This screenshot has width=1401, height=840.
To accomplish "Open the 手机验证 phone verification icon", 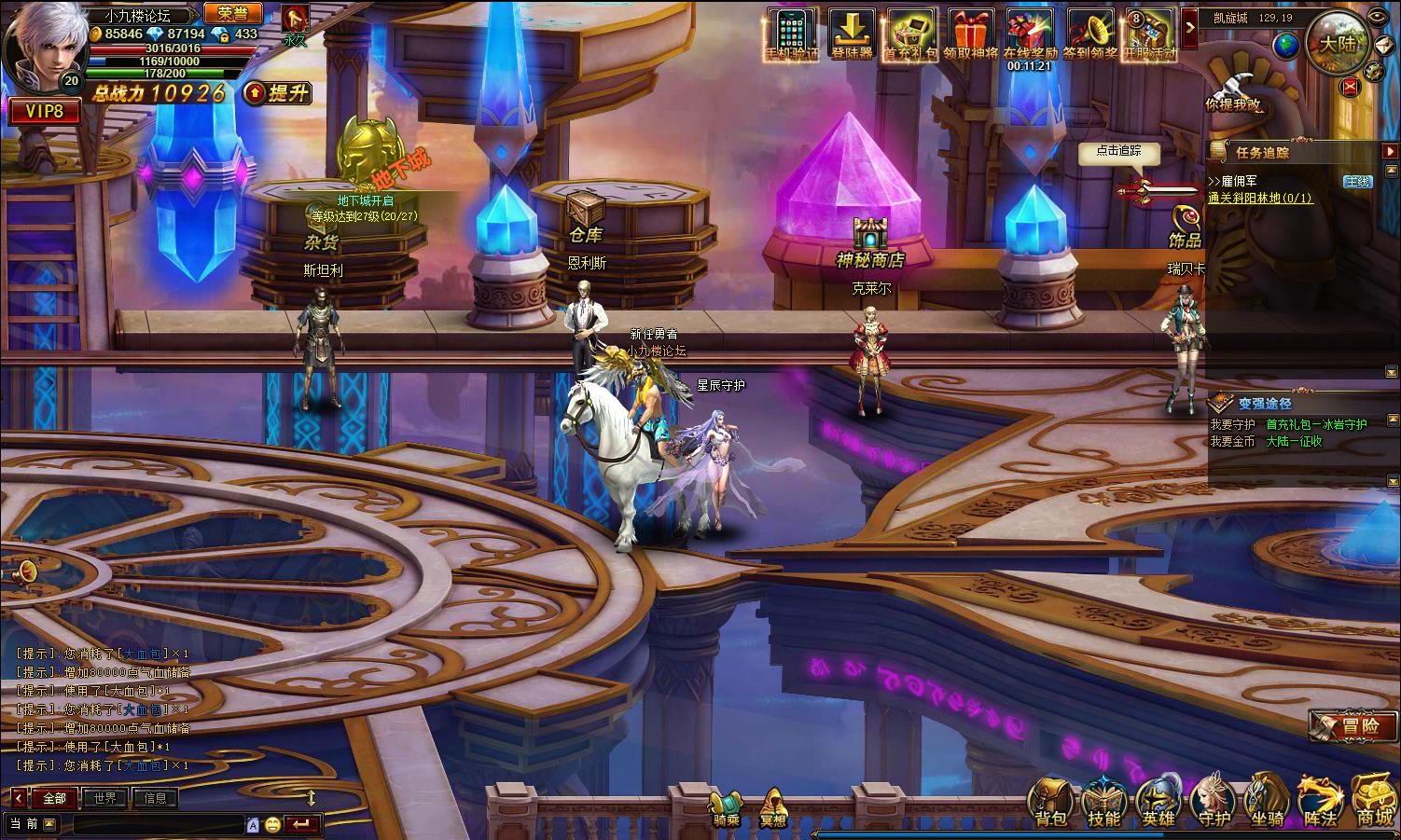I will [792, 34].
